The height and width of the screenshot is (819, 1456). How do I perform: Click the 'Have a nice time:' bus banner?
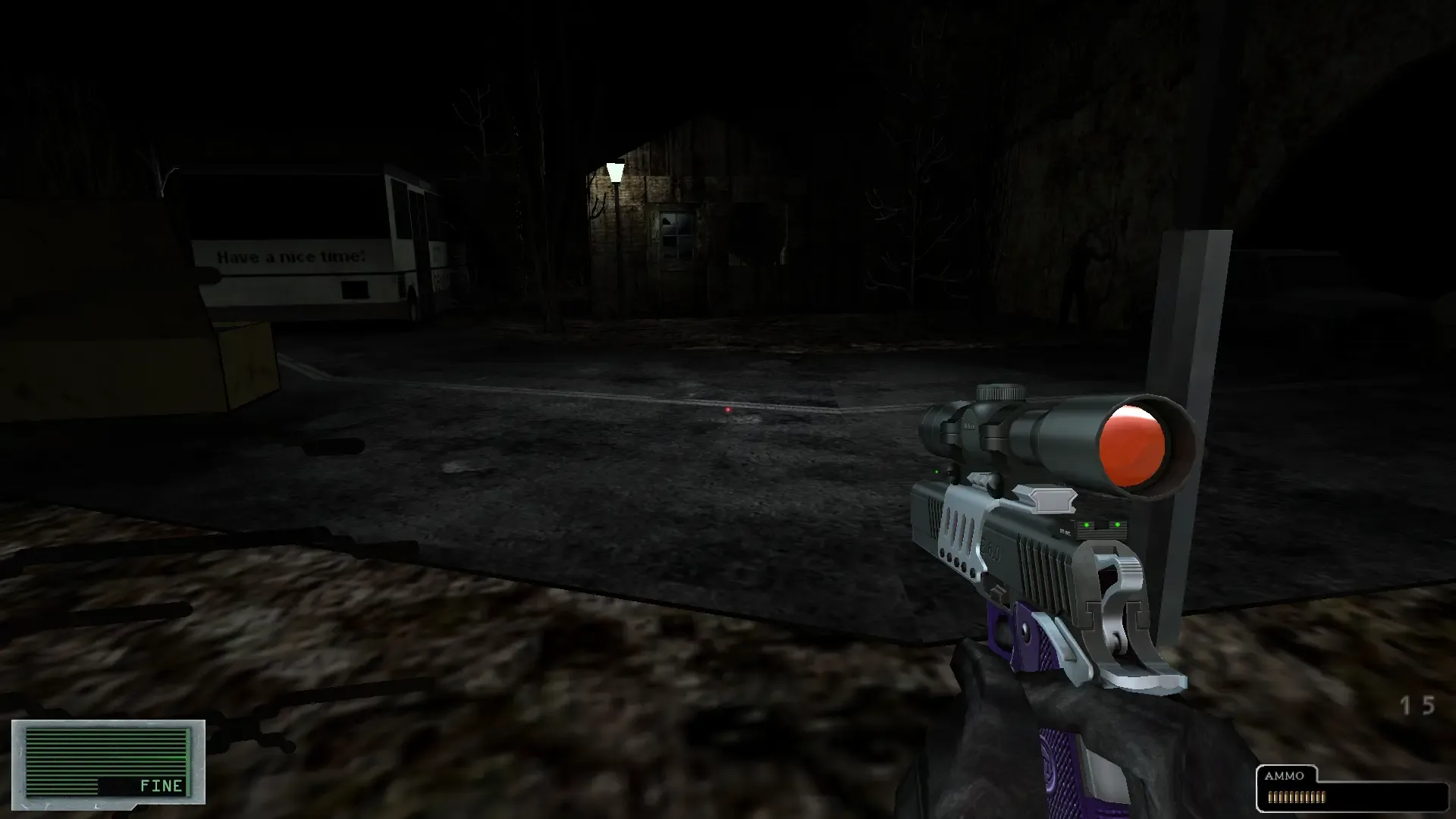(x=291, y=257)
